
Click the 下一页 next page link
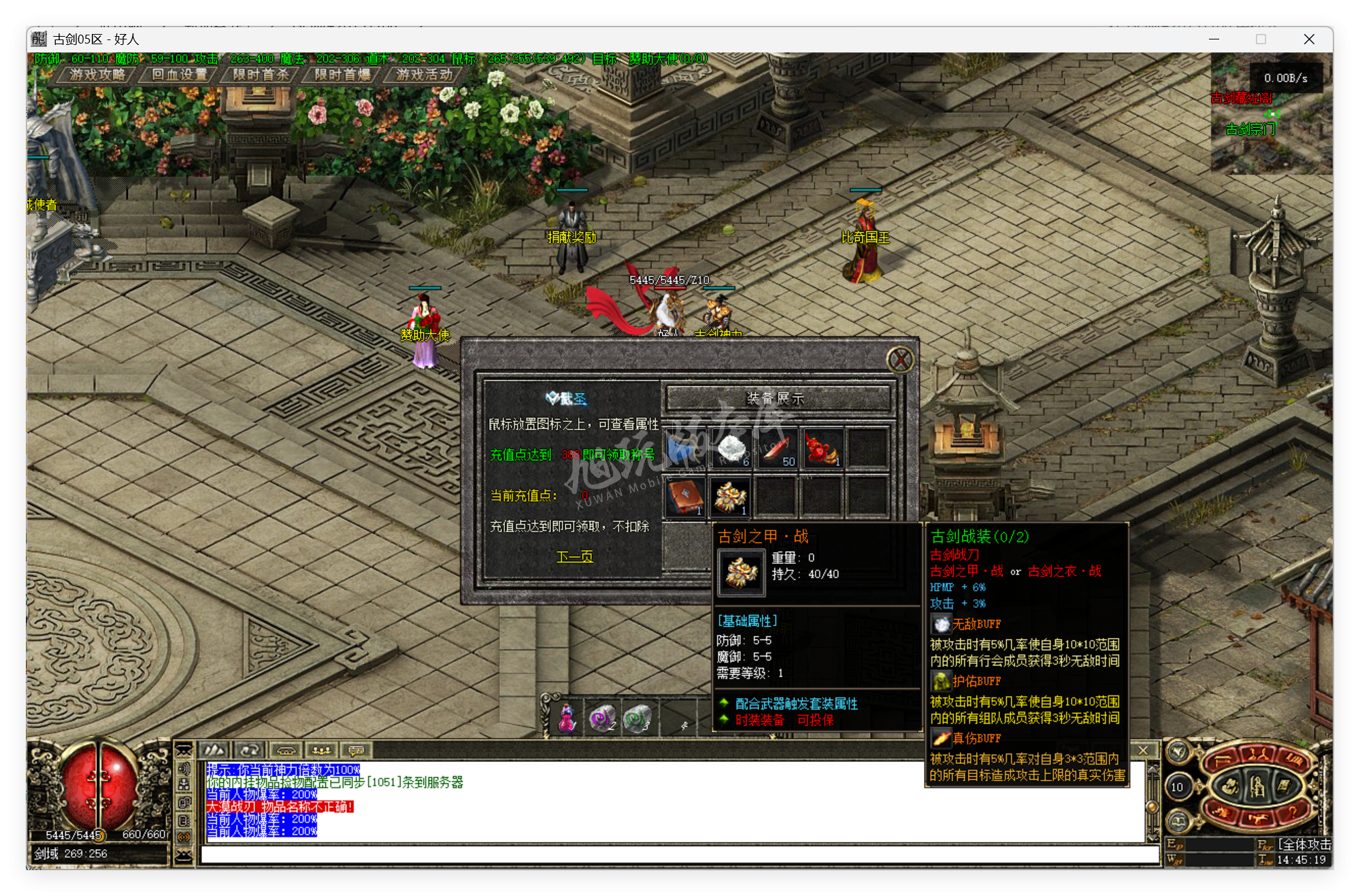pyautogui.click(x=575, y=556)
